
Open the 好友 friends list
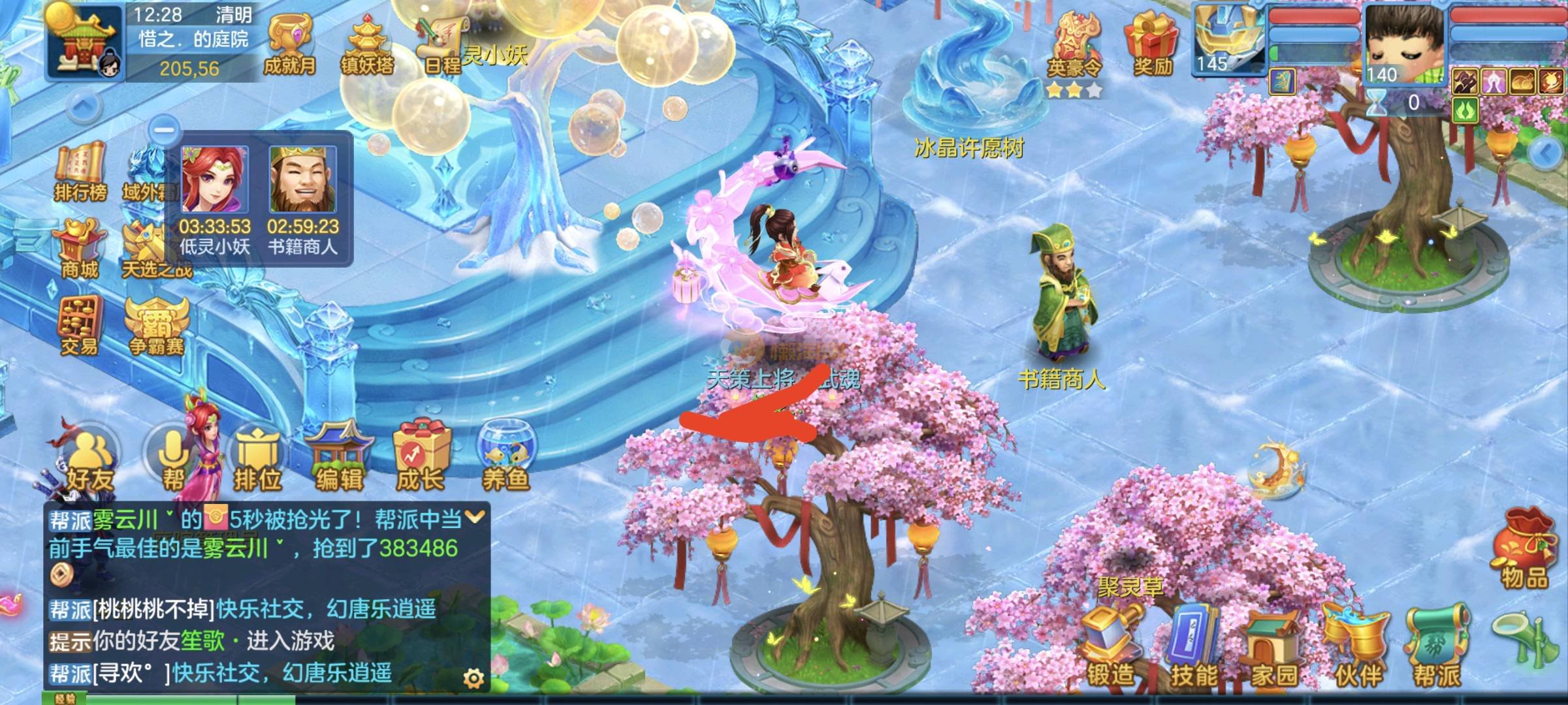coord(89,459)
